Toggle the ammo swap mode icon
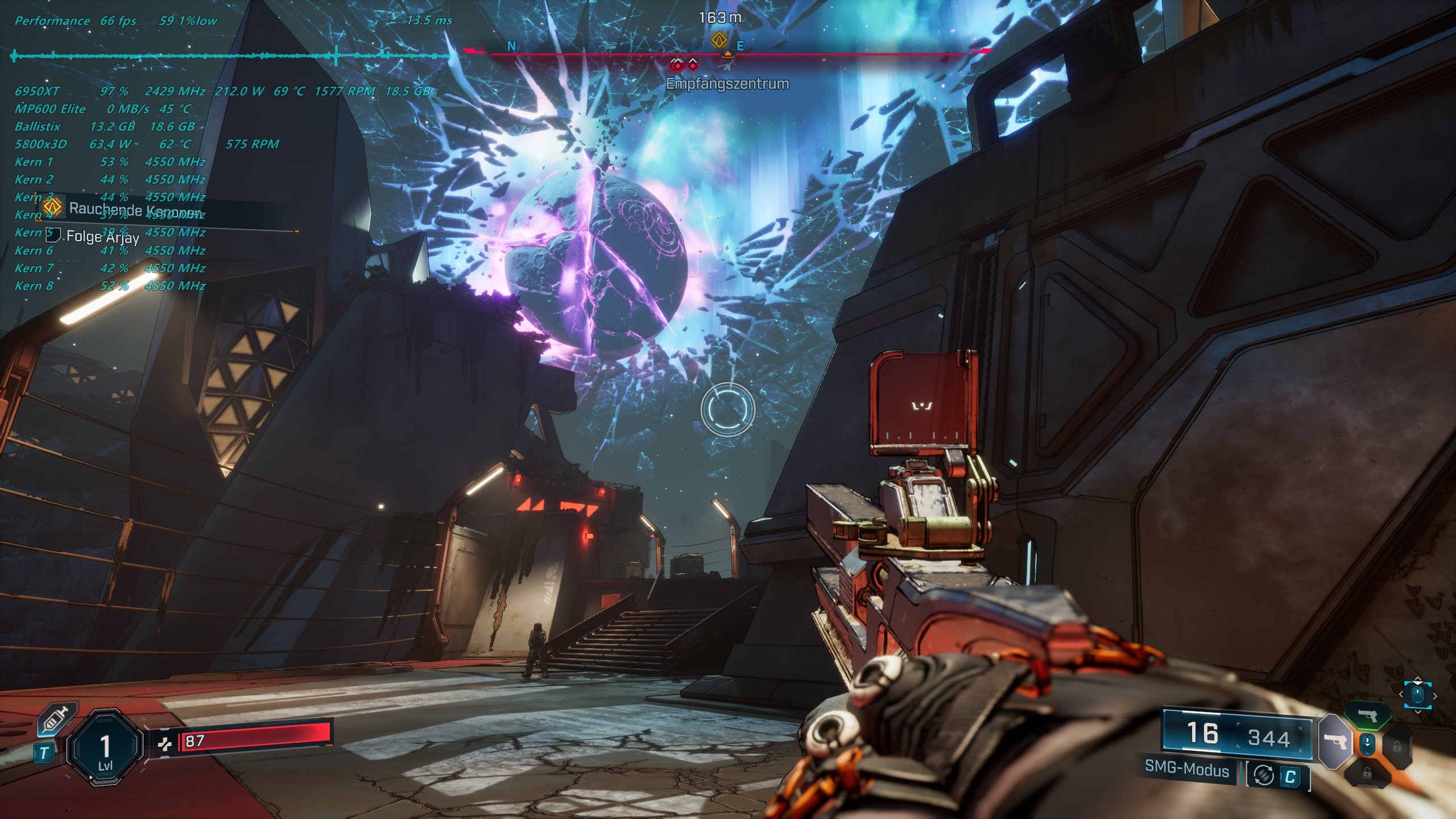Image resolution: width=1456 pixels, height=819 pixels. (x=1264, y=774)
